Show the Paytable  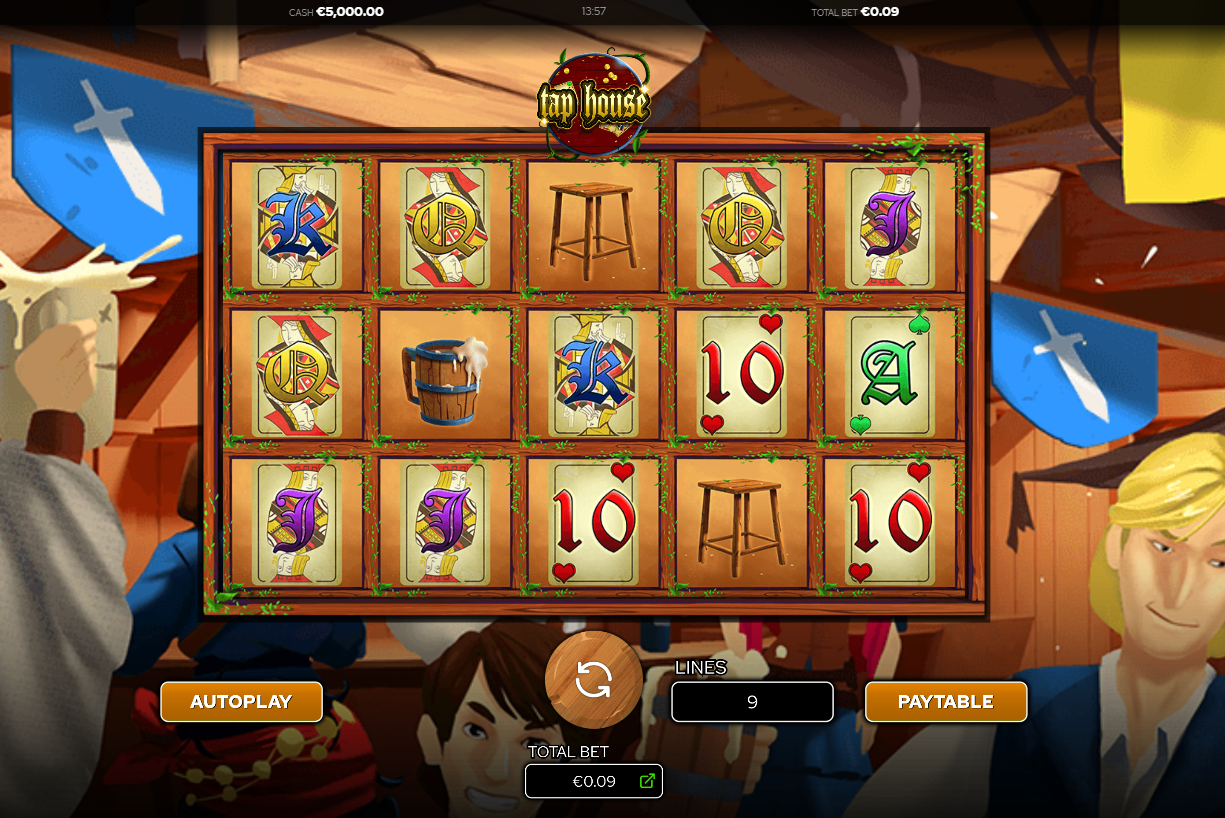[945, 701]
